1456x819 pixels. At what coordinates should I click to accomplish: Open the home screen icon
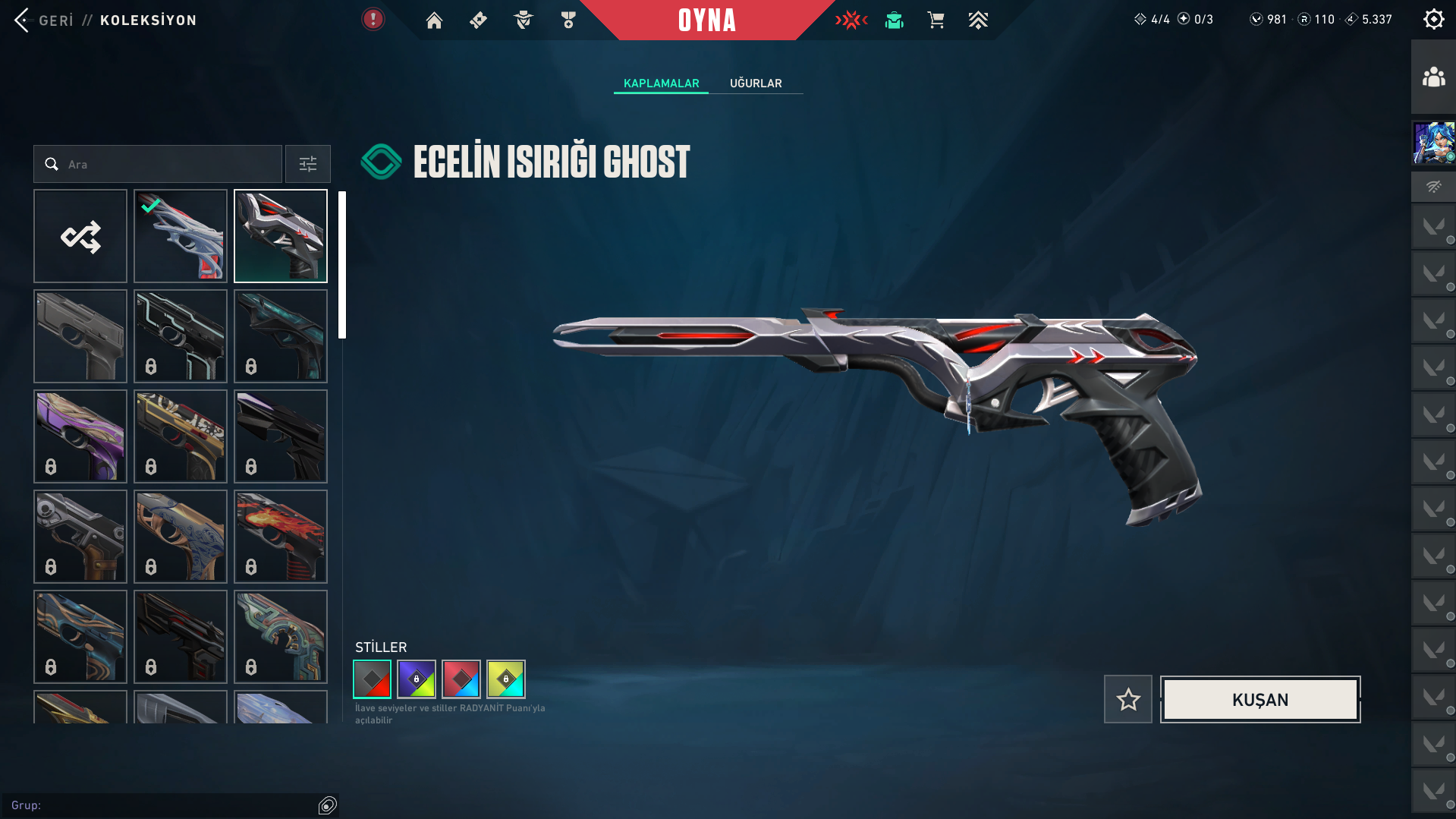(434, 20)
